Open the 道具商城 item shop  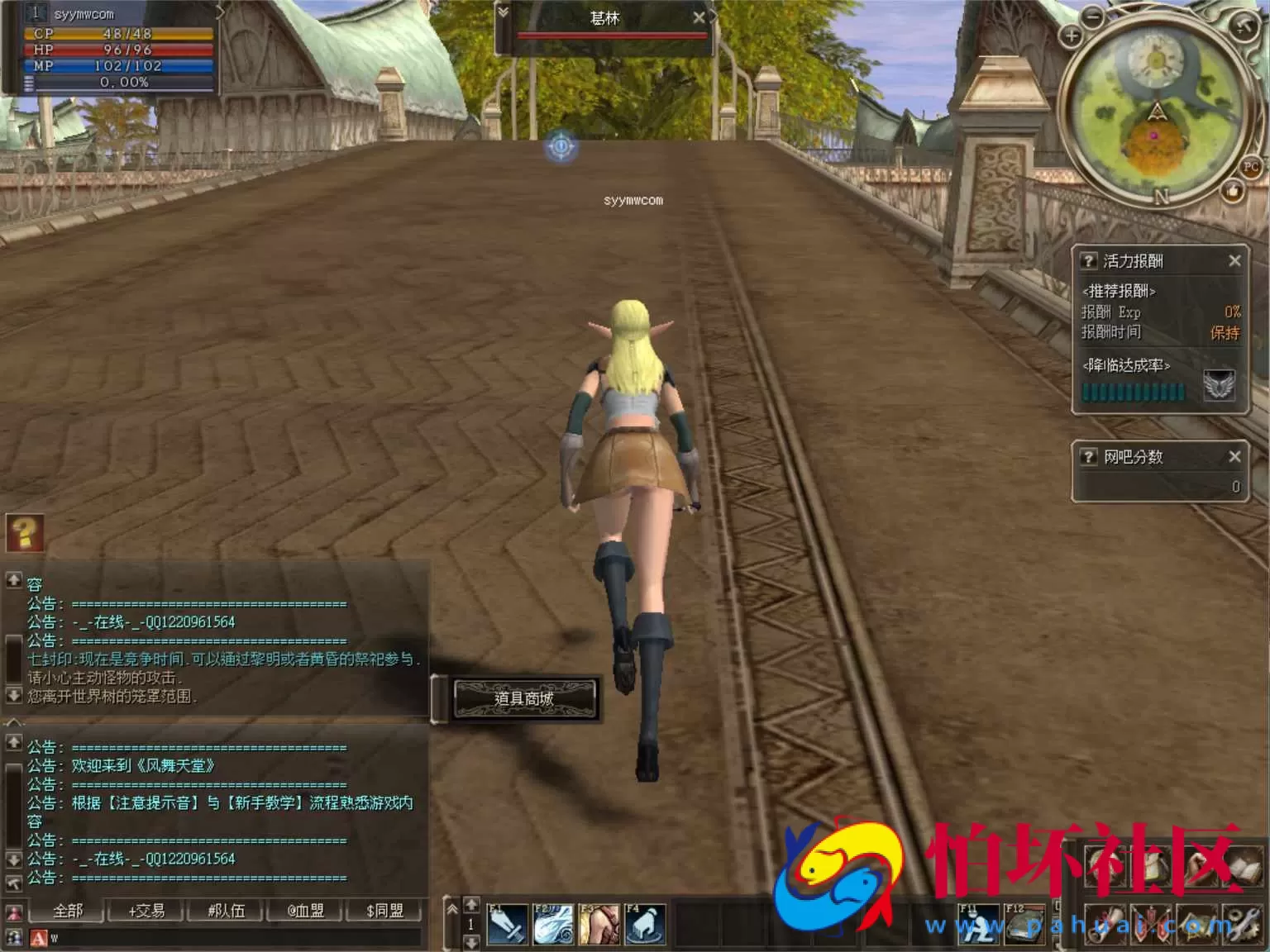pyautogui.click(x=524, y=698)
